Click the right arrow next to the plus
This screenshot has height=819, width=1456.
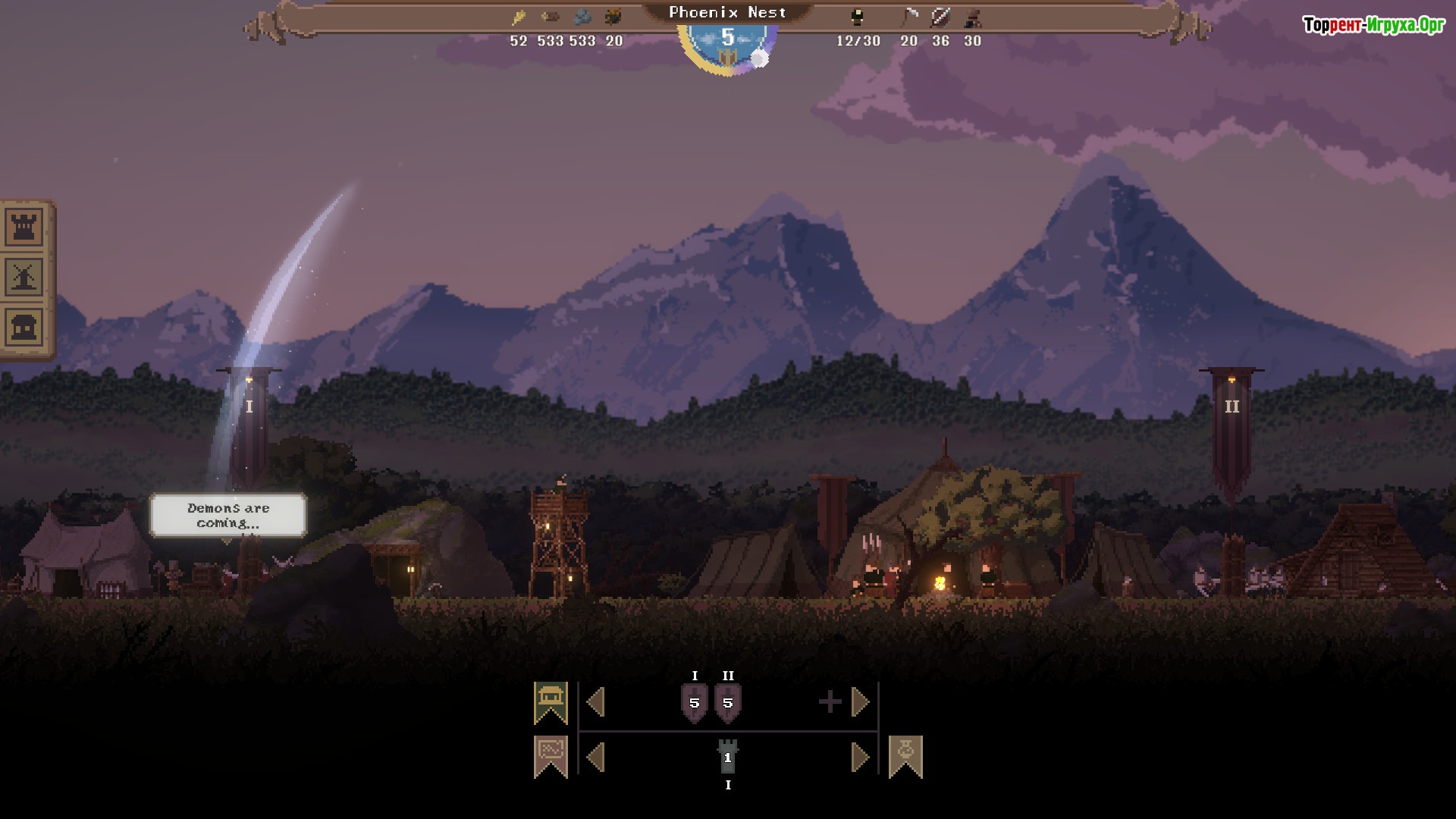tap(860, 702)
